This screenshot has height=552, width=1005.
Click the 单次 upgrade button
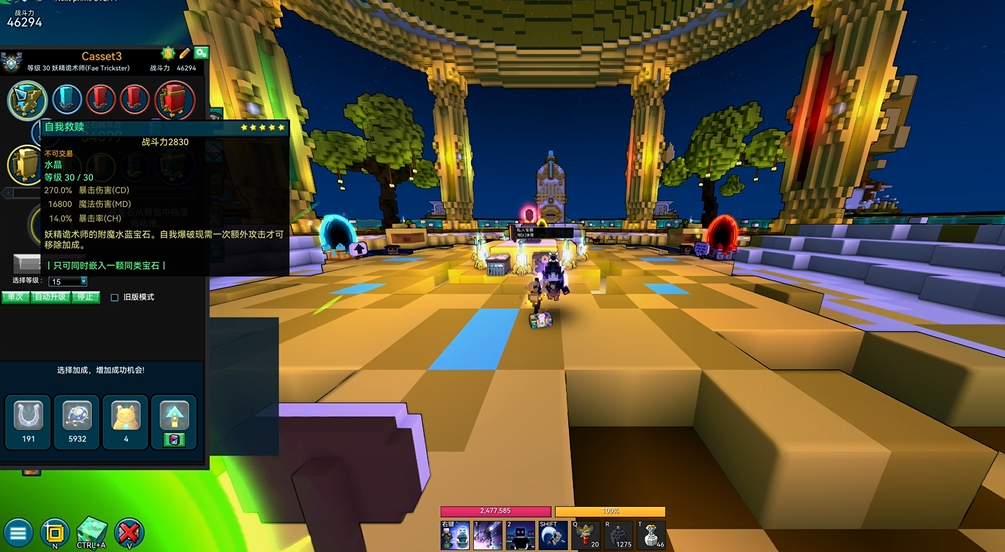(x=15, y=297)
